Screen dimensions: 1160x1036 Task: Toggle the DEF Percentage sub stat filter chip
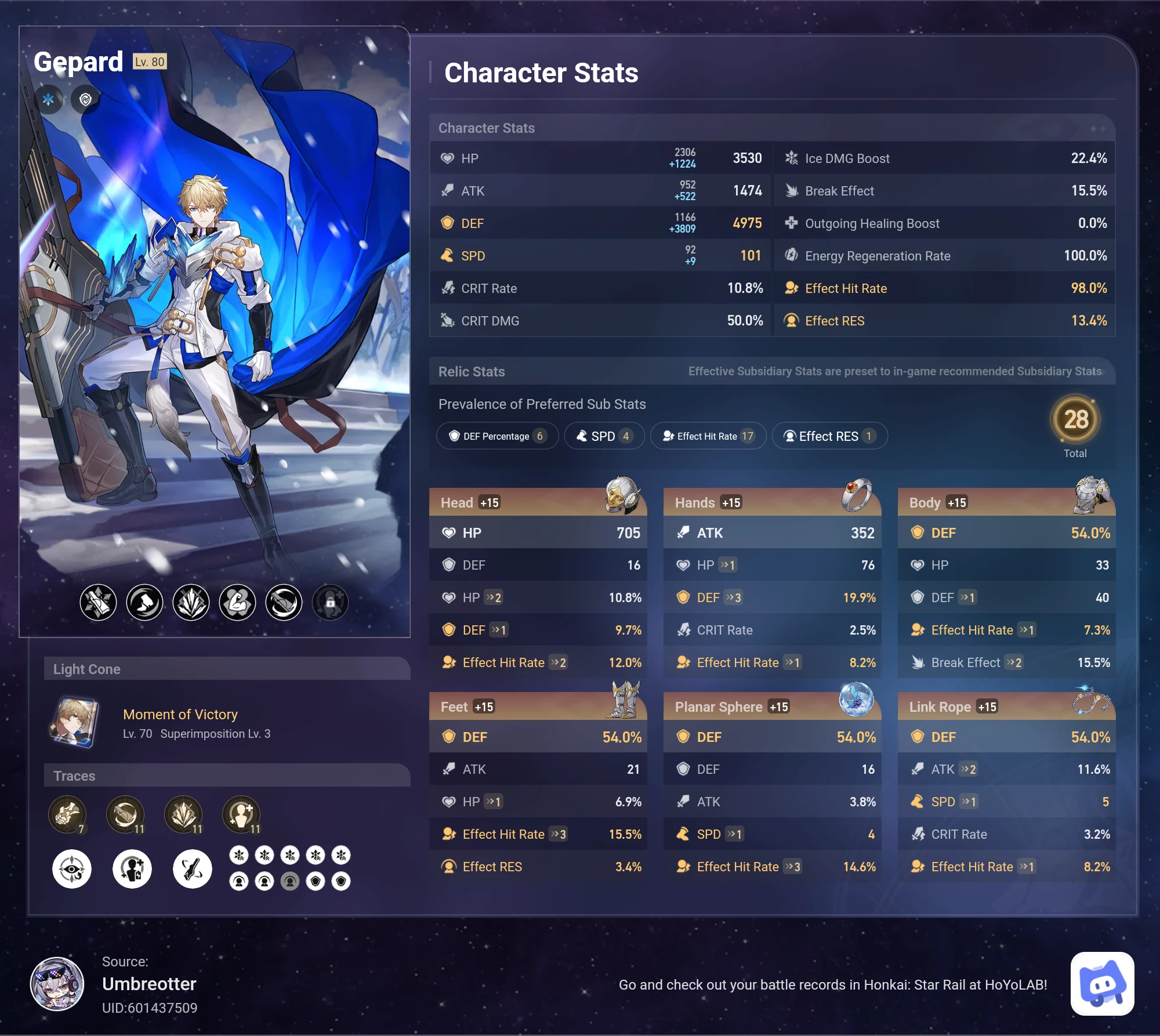[x=497, y=436]
